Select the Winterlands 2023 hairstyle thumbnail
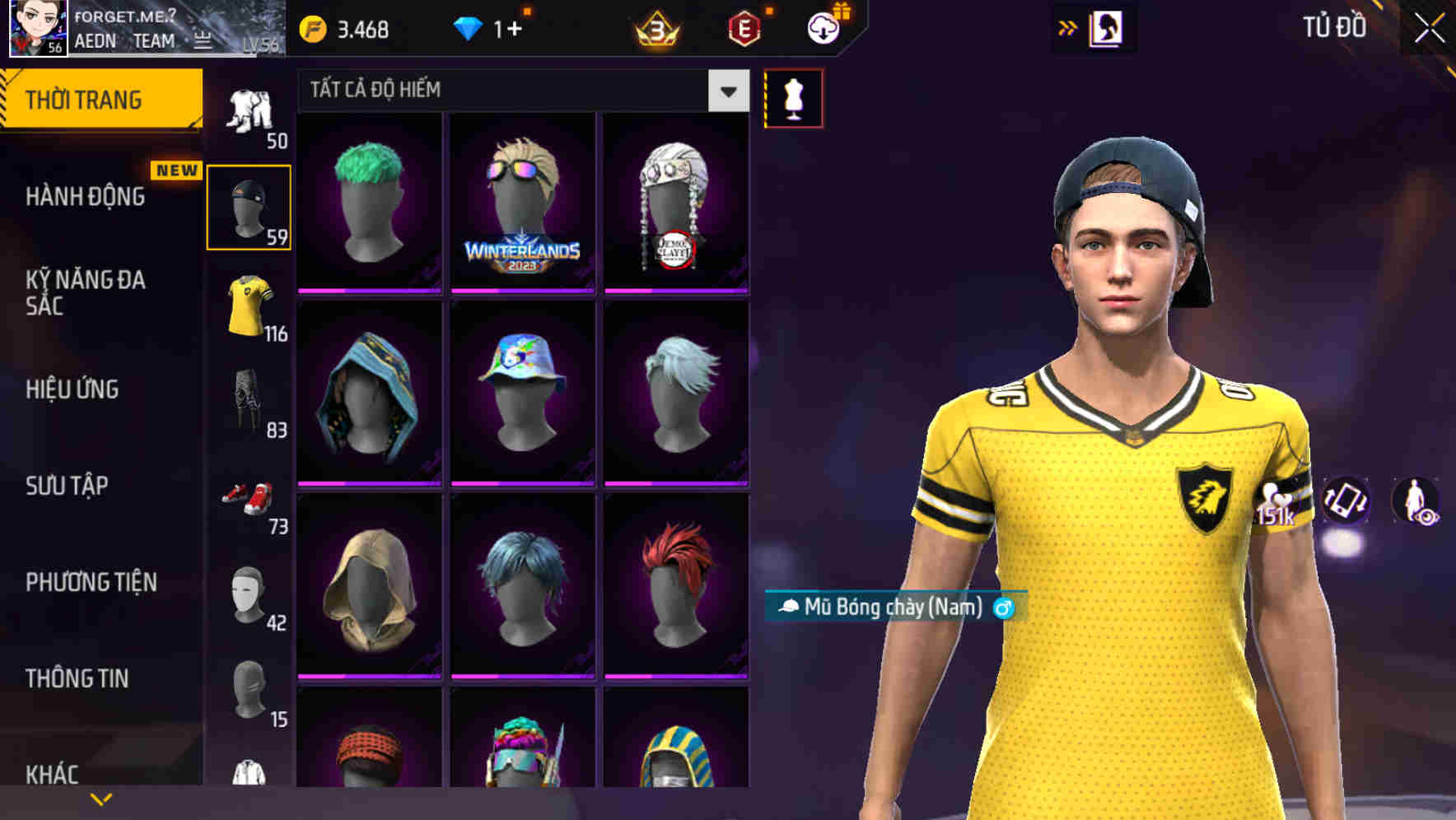 (522, 204)
